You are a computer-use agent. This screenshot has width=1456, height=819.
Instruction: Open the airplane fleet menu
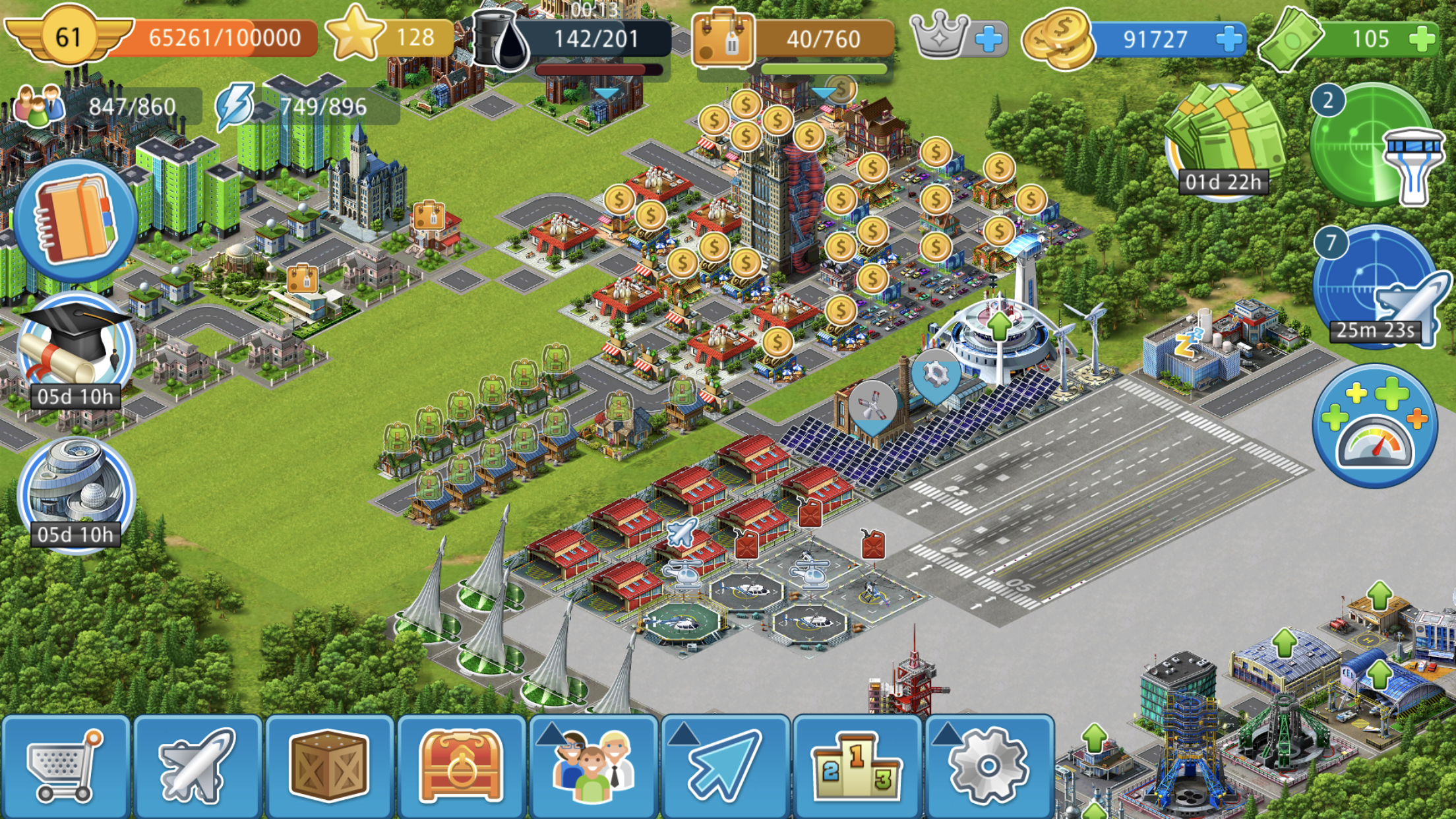pyautogui.click(x=197, y=766)
